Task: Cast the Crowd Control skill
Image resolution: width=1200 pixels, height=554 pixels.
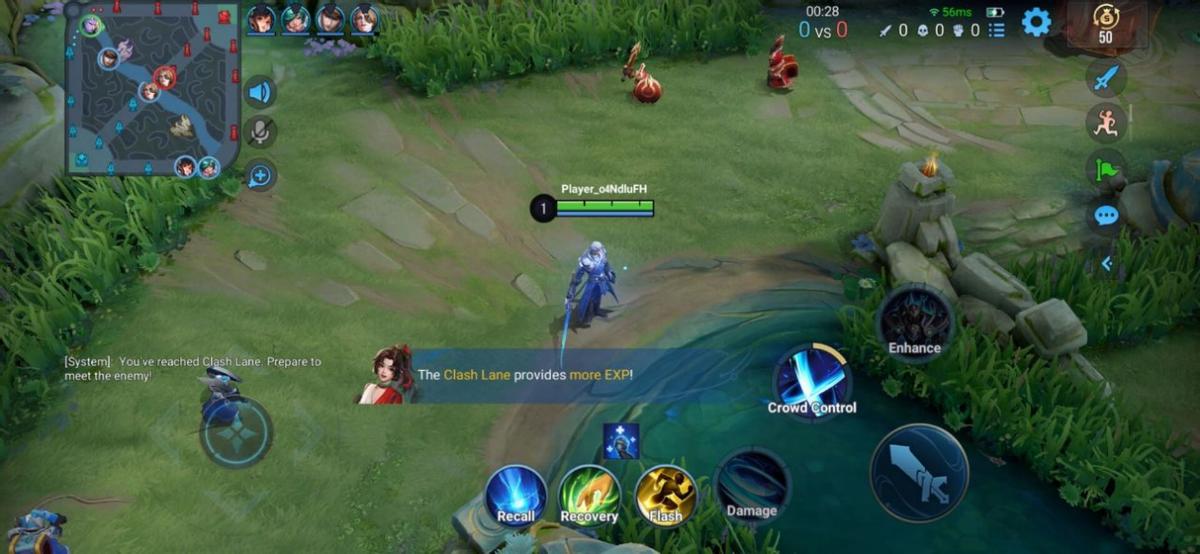Action: (x=812, y=381)
